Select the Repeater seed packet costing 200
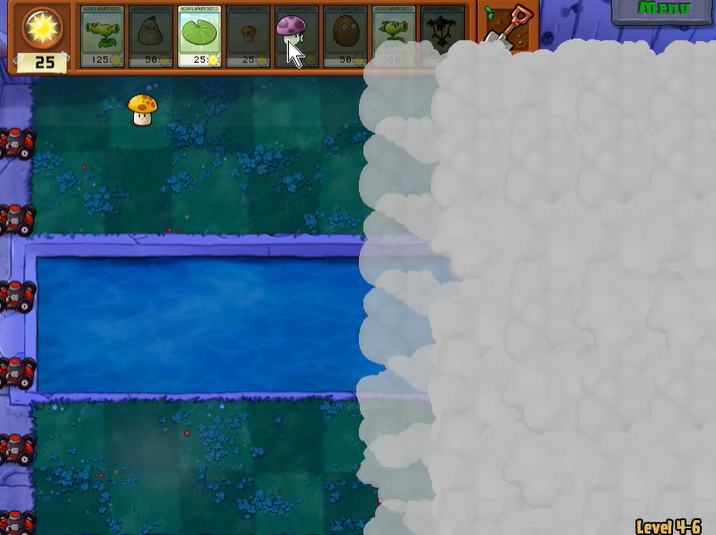This screenshot has height=535, width=716. pos(394,38)
